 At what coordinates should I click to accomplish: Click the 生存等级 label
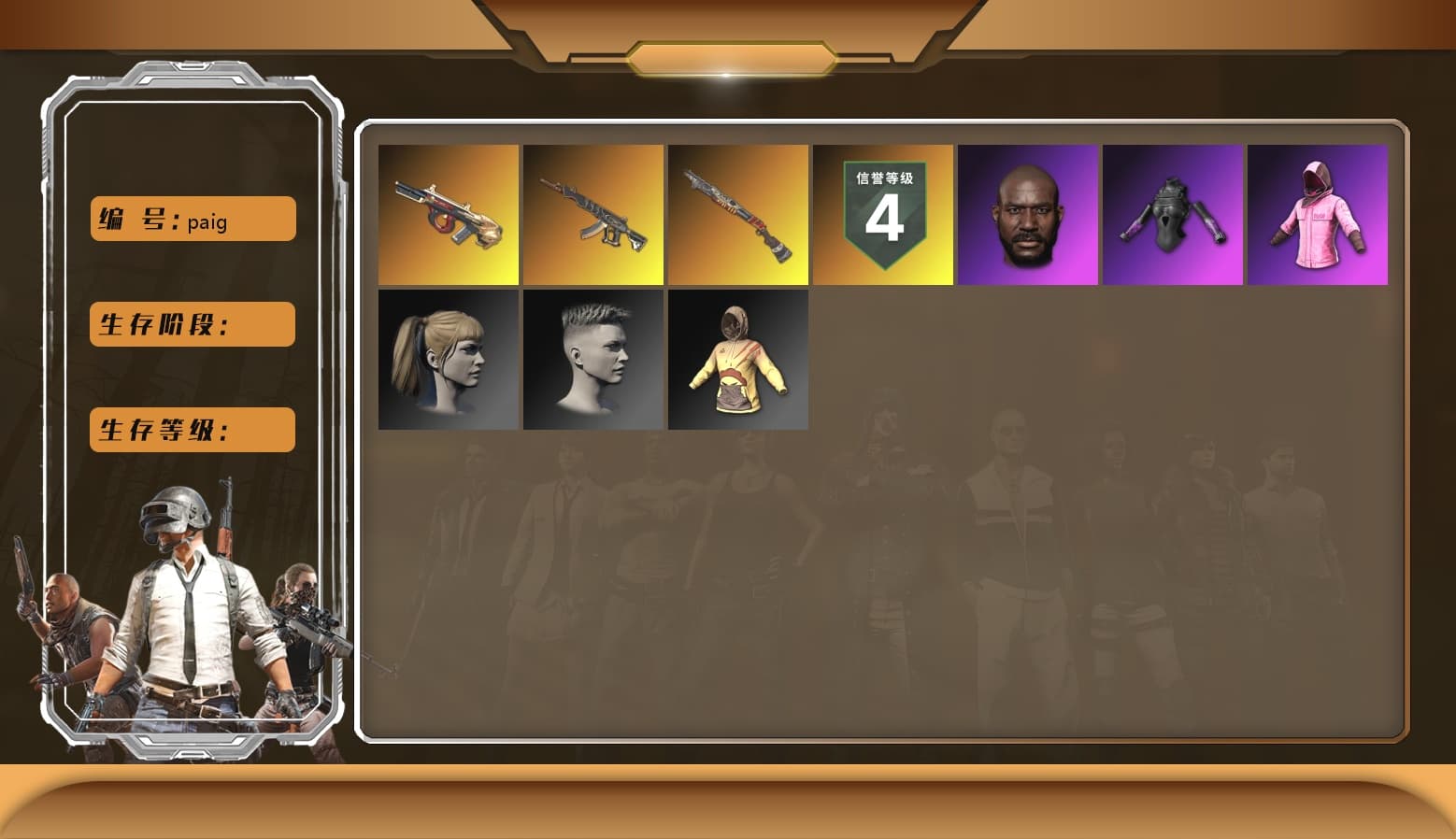pos(192,430)
